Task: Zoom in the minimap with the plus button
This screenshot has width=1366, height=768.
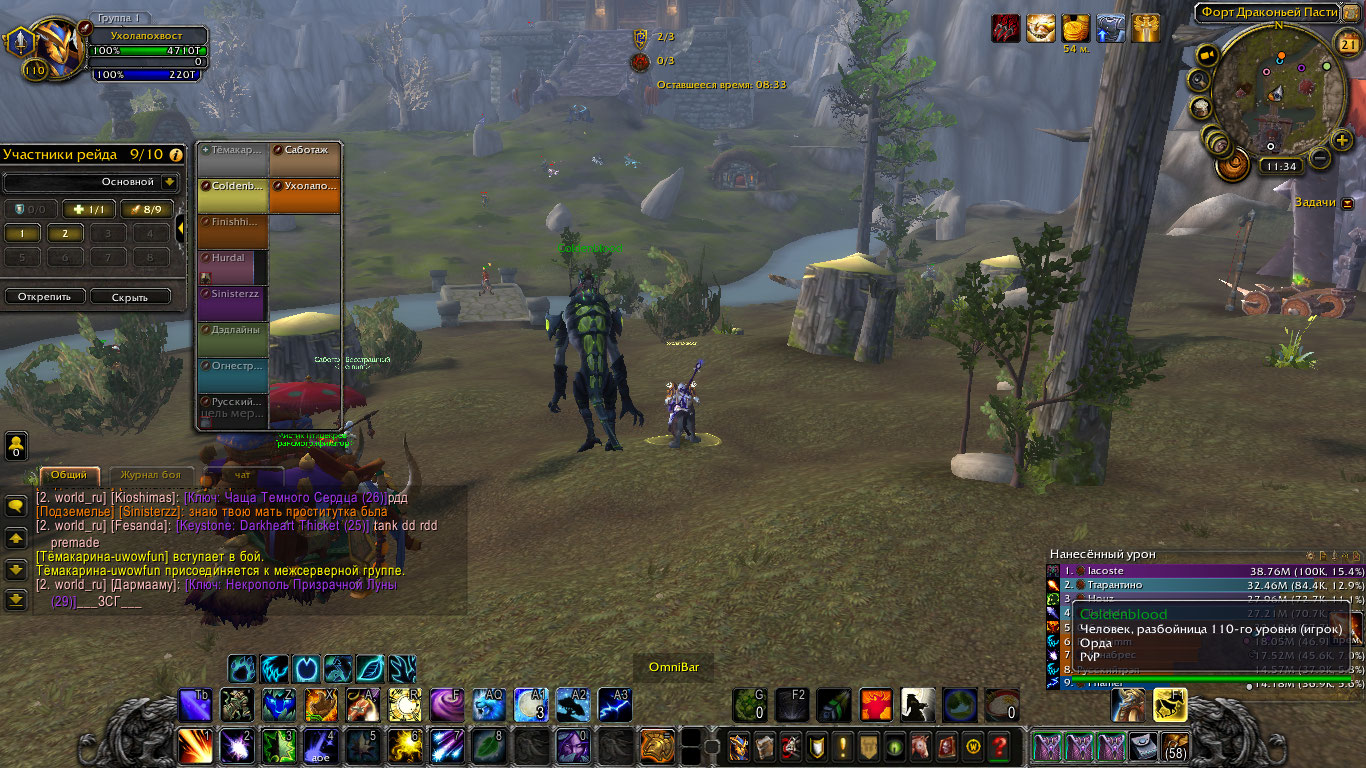Action: (1342, 140)
